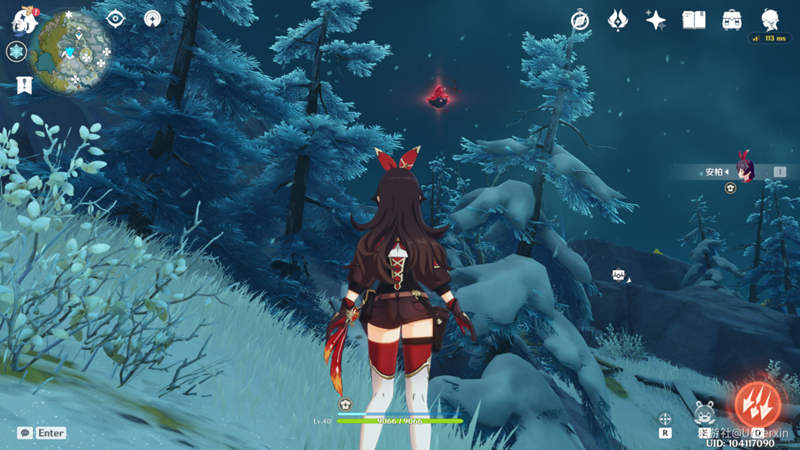The width and height of the screenshot is (800, 450).
Task: Click the snowflake cold status icon
Action: click(17, 52)
